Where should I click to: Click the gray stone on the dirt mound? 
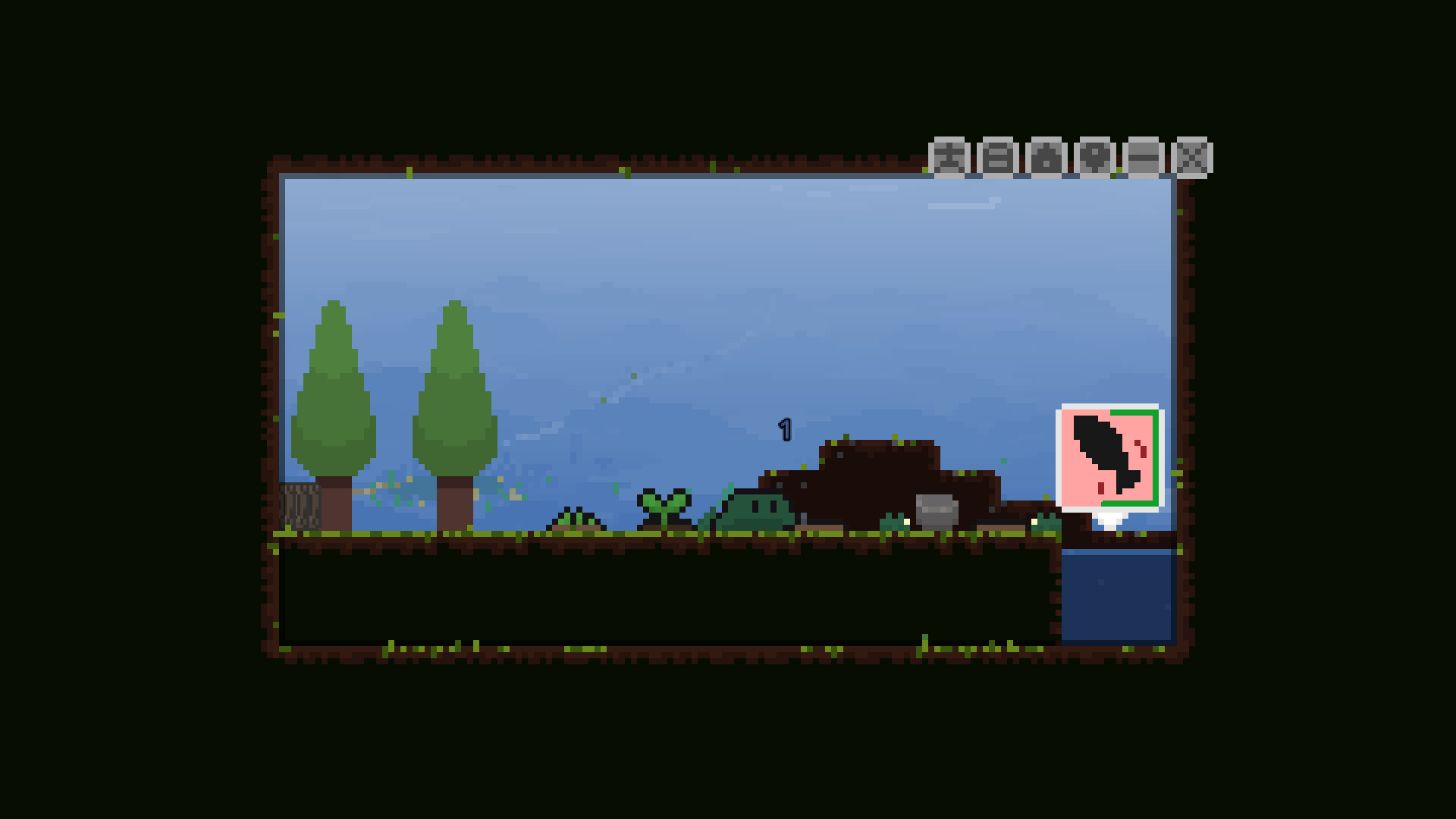point(937,511)
